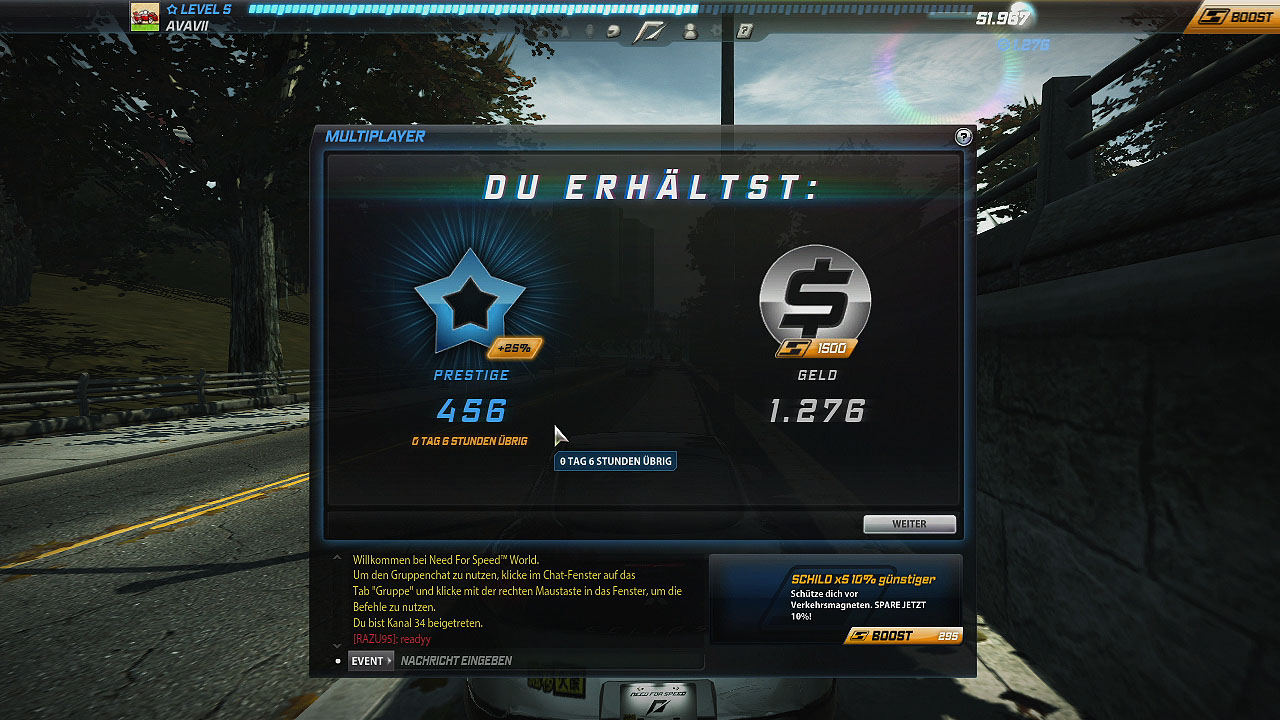The width and height of the screenshot is (1280, 720).
Task: Click the player avatar picture
Action: click(145, 17)
